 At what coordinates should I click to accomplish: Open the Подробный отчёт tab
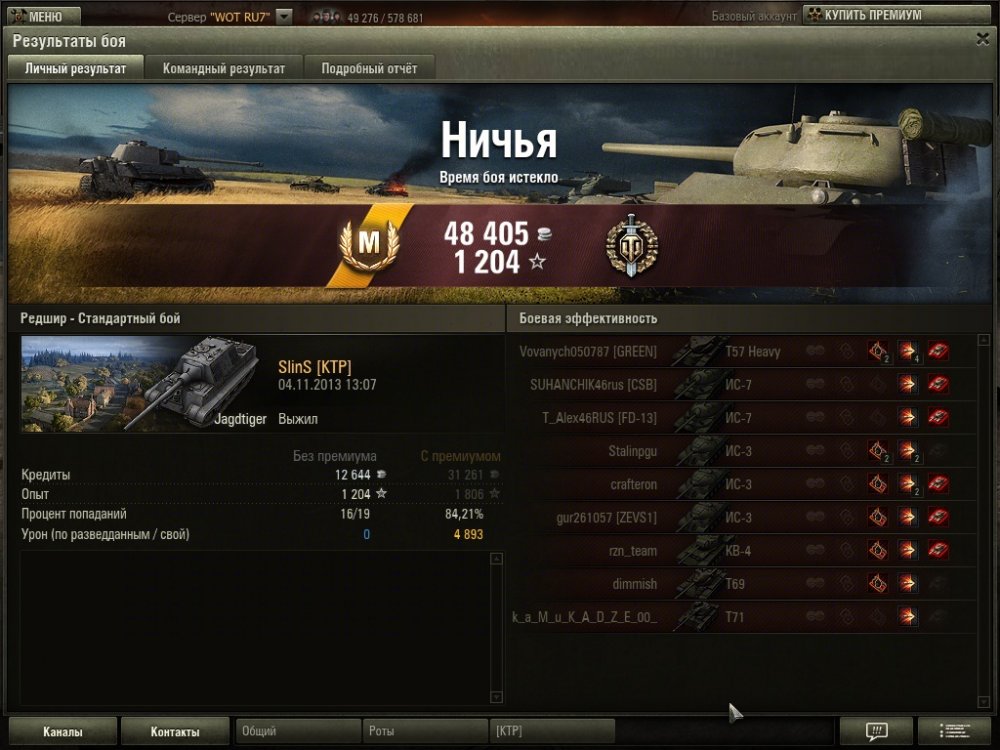tap(369, 68)
